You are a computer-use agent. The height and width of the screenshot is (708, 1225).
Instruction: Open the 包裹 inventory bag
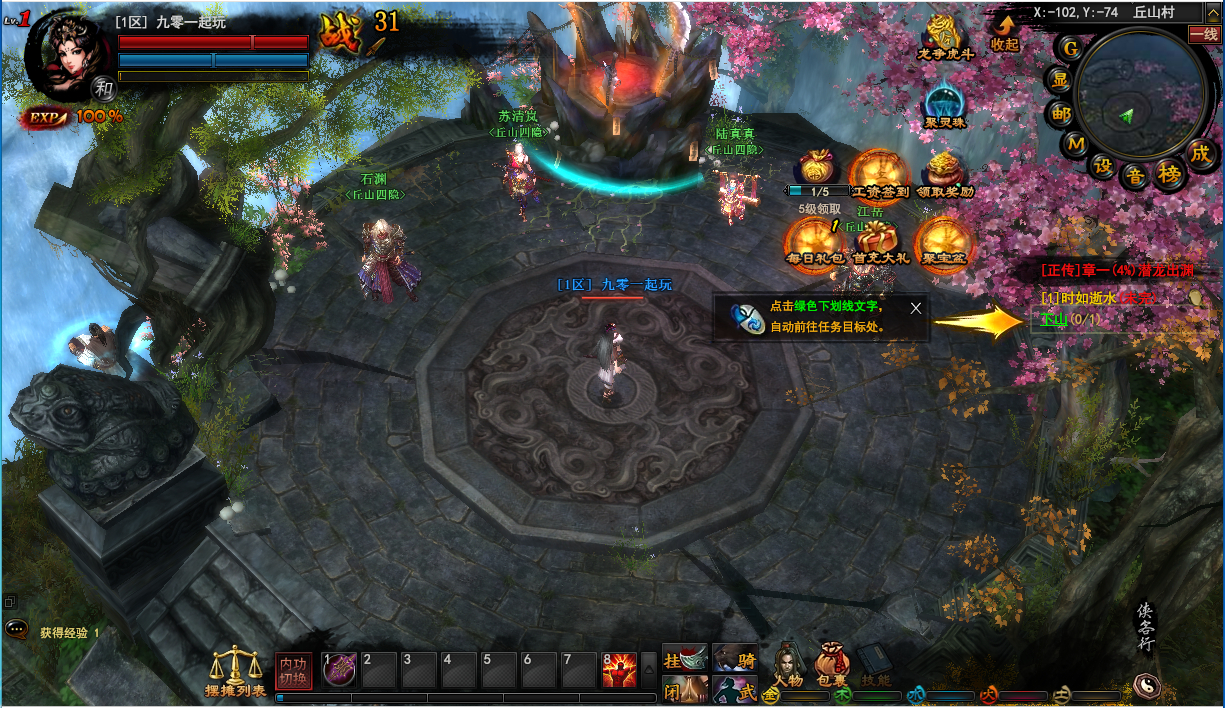[831, 662]
